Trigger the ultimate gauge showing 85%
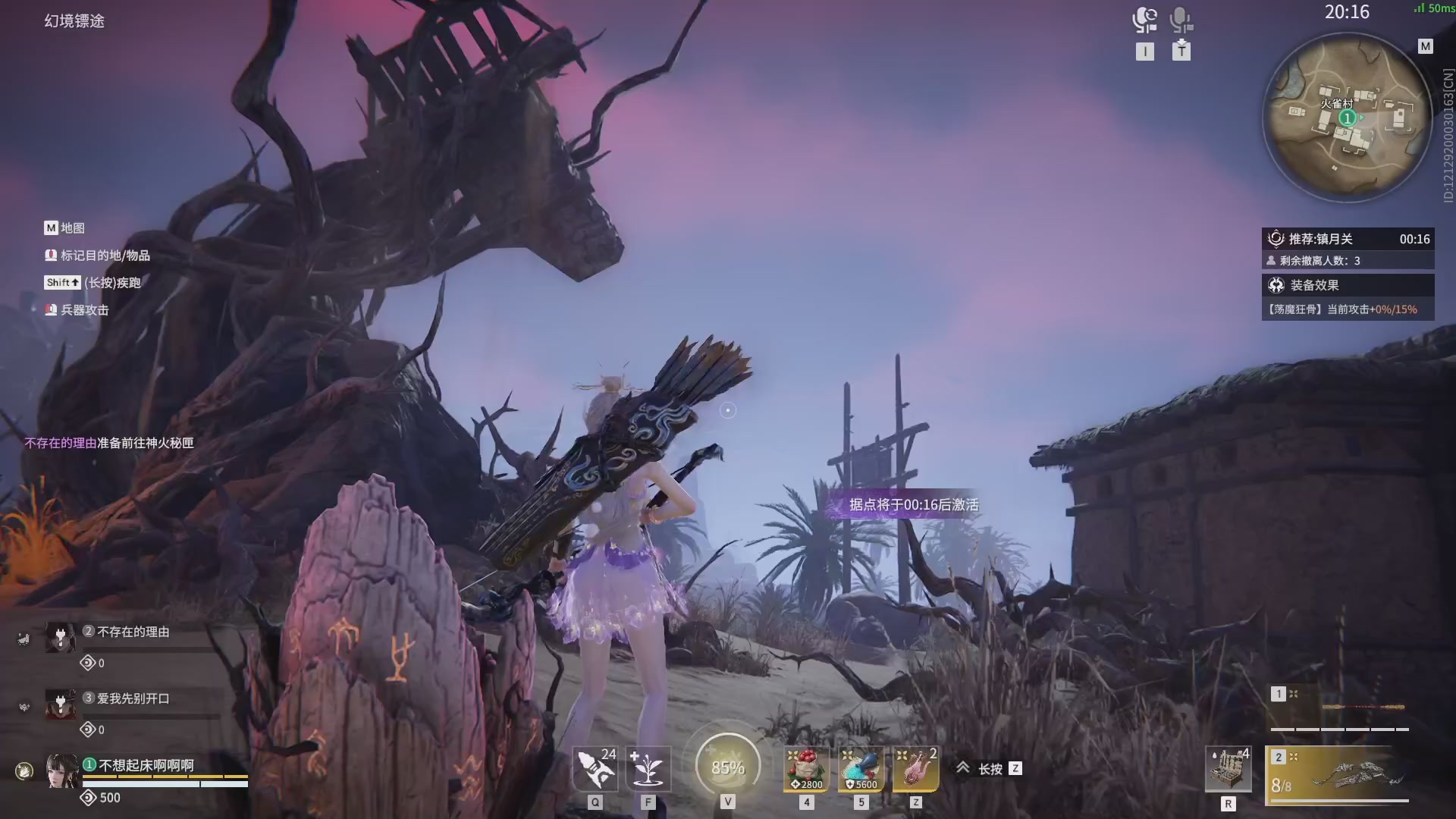This screenshot has height=819, width=1456. [x=728, y=767]
